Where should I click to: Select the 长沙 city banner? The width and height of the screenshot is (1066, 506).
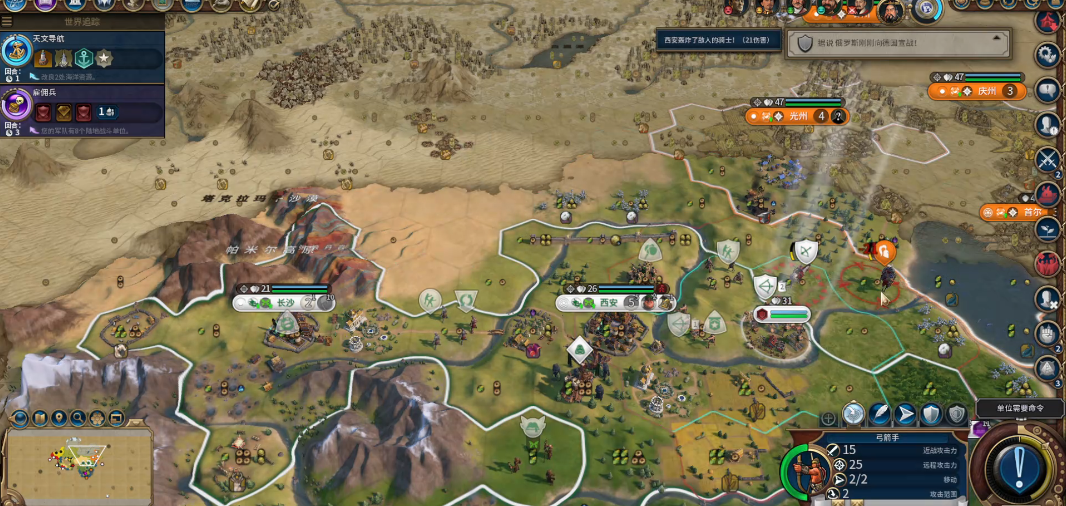click(285, 302)
